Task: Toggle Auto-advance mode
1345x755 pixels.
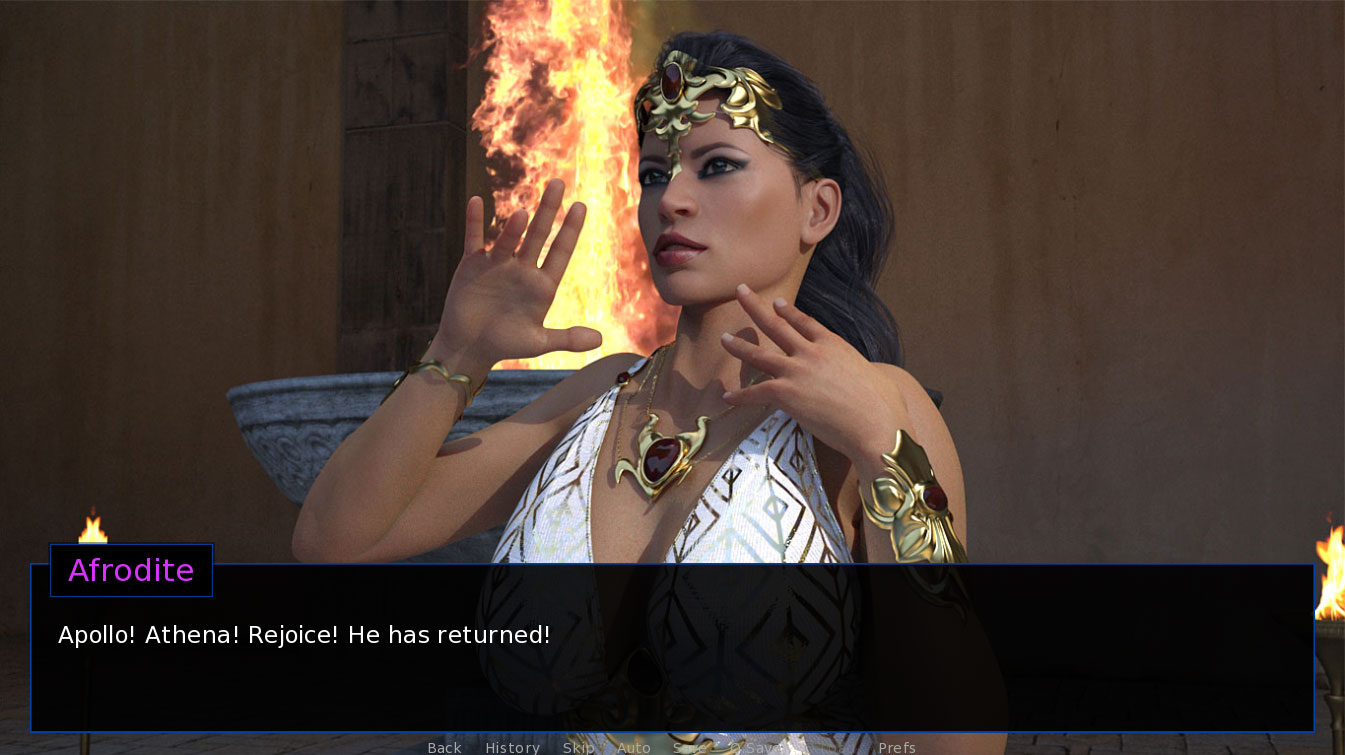Action: [x=634, y=747]
